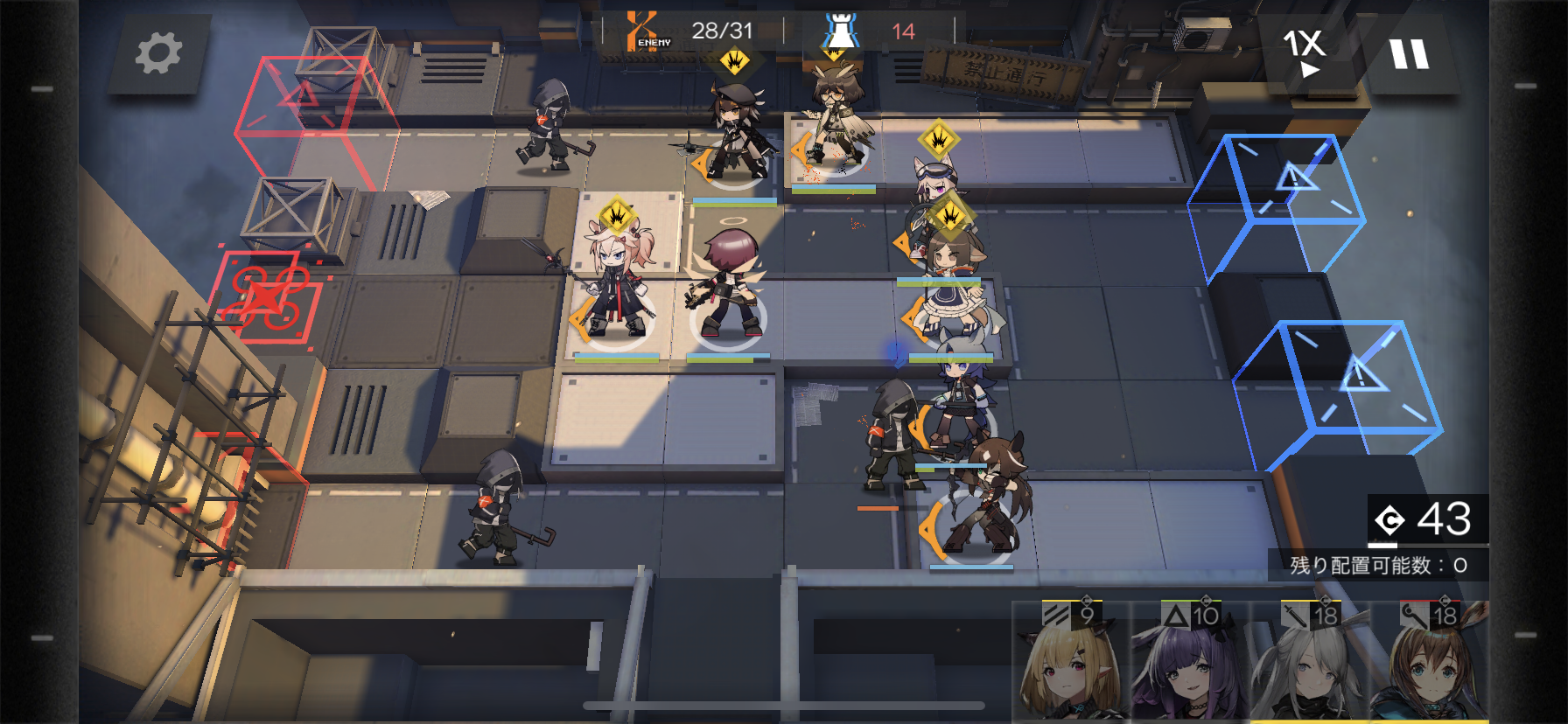Pick the brown-haired operator card costing 18
1568x724 pixels.
click(1428, 663)
